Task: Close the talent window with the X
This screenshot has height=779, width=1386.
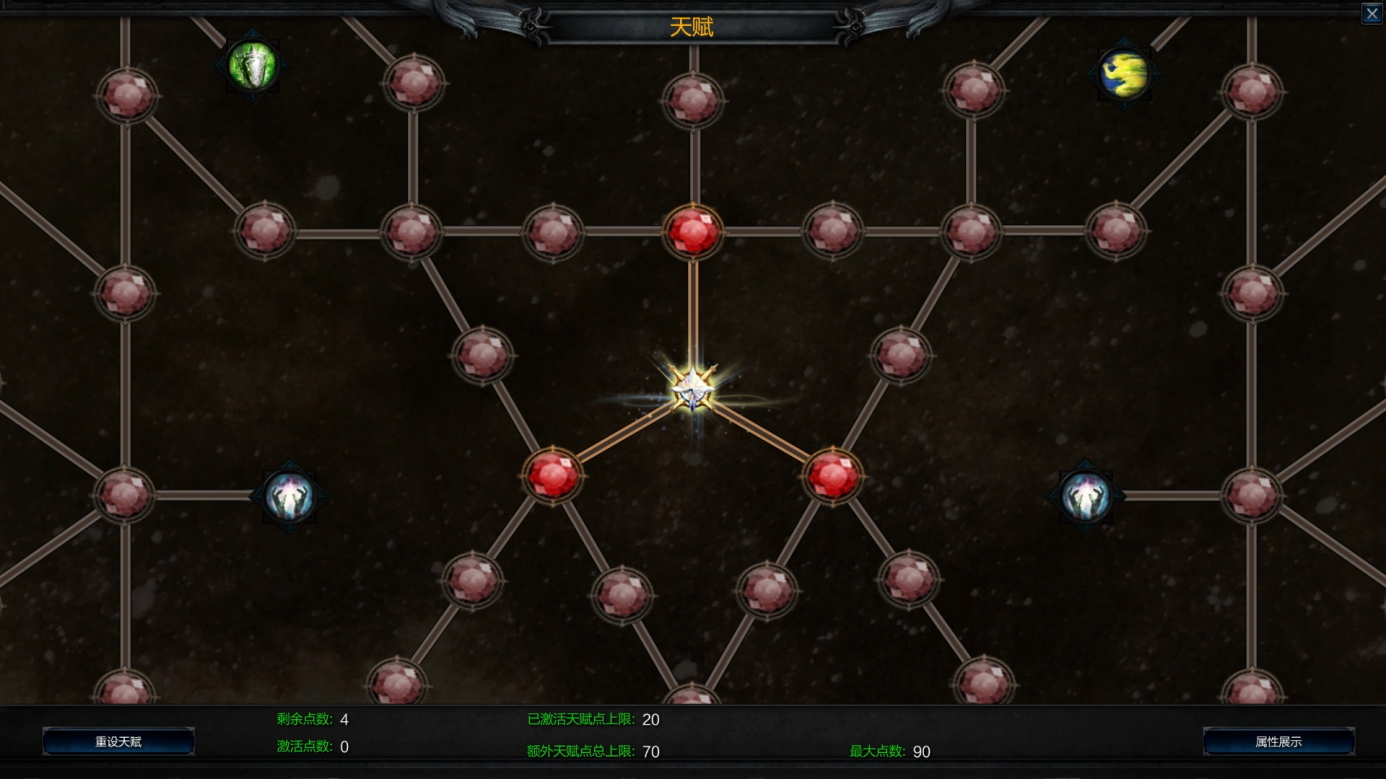Action: click(x=1372, y=13)
